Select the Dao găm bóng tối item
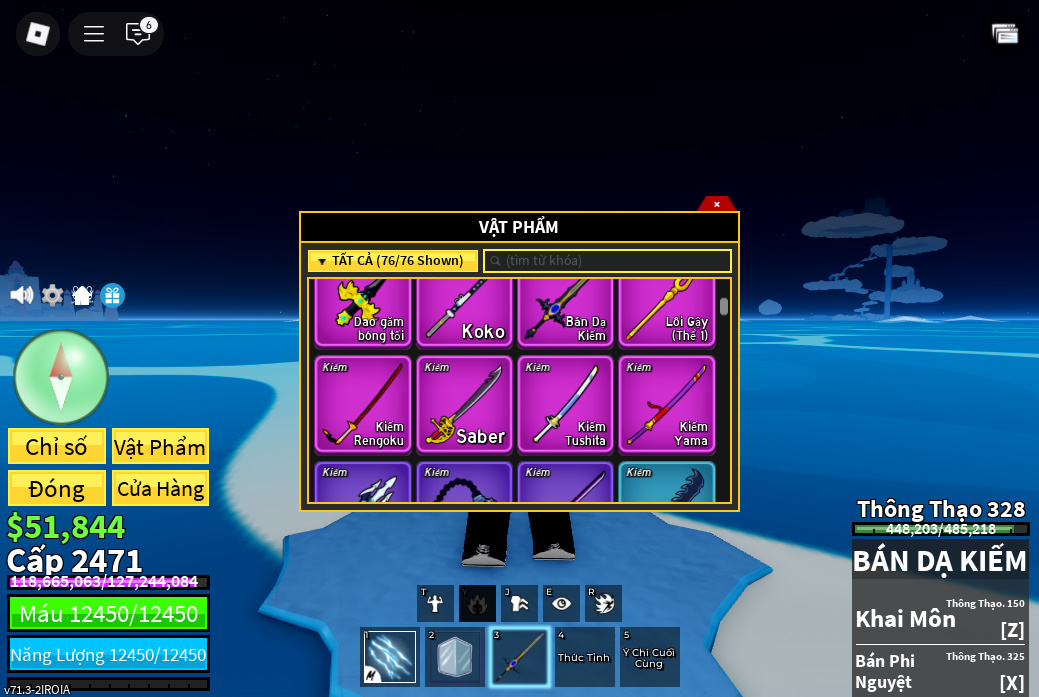 (363, 313)
